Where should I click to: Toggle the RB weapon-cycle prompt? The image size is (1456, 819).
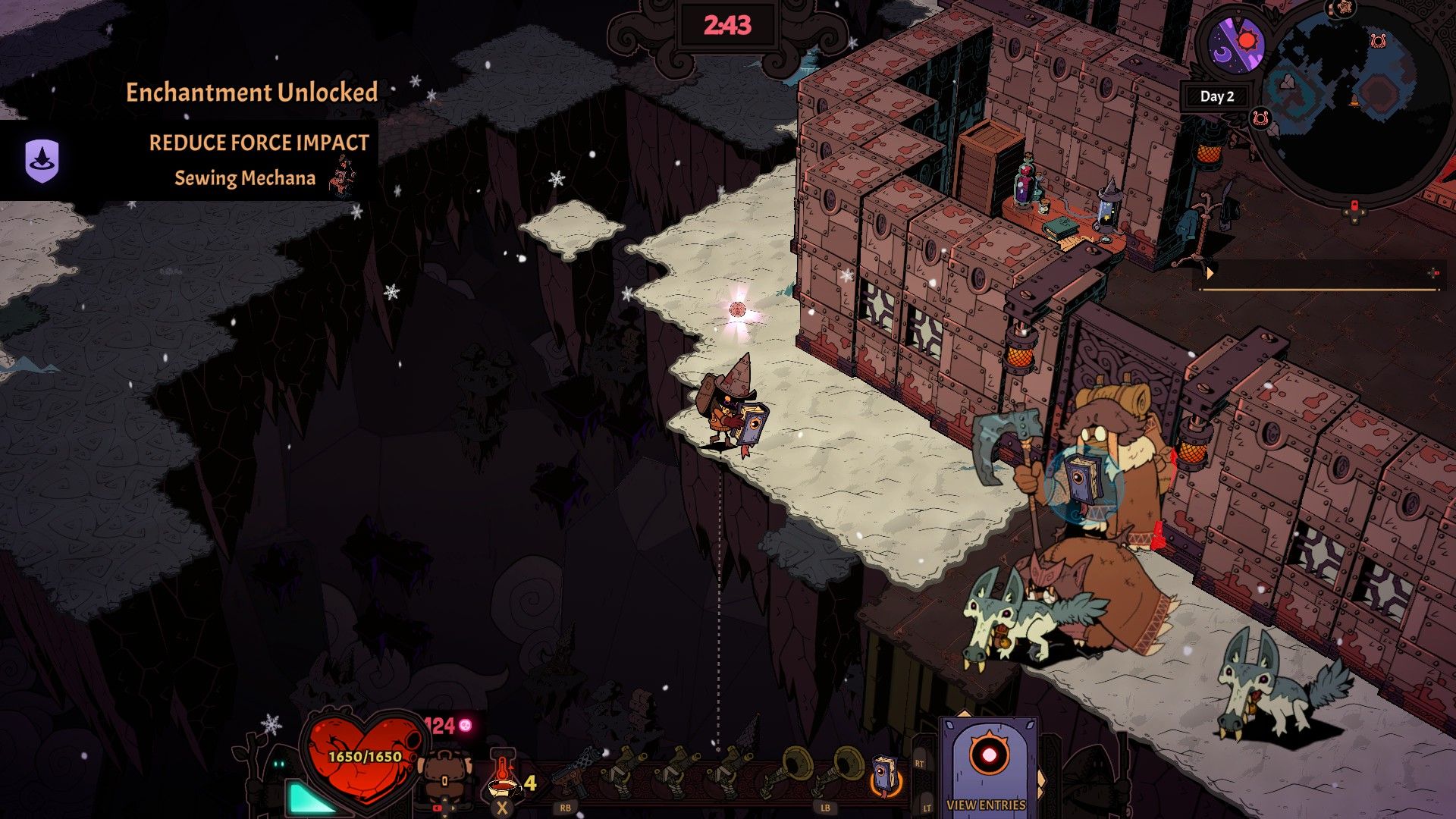pos(566,808)
